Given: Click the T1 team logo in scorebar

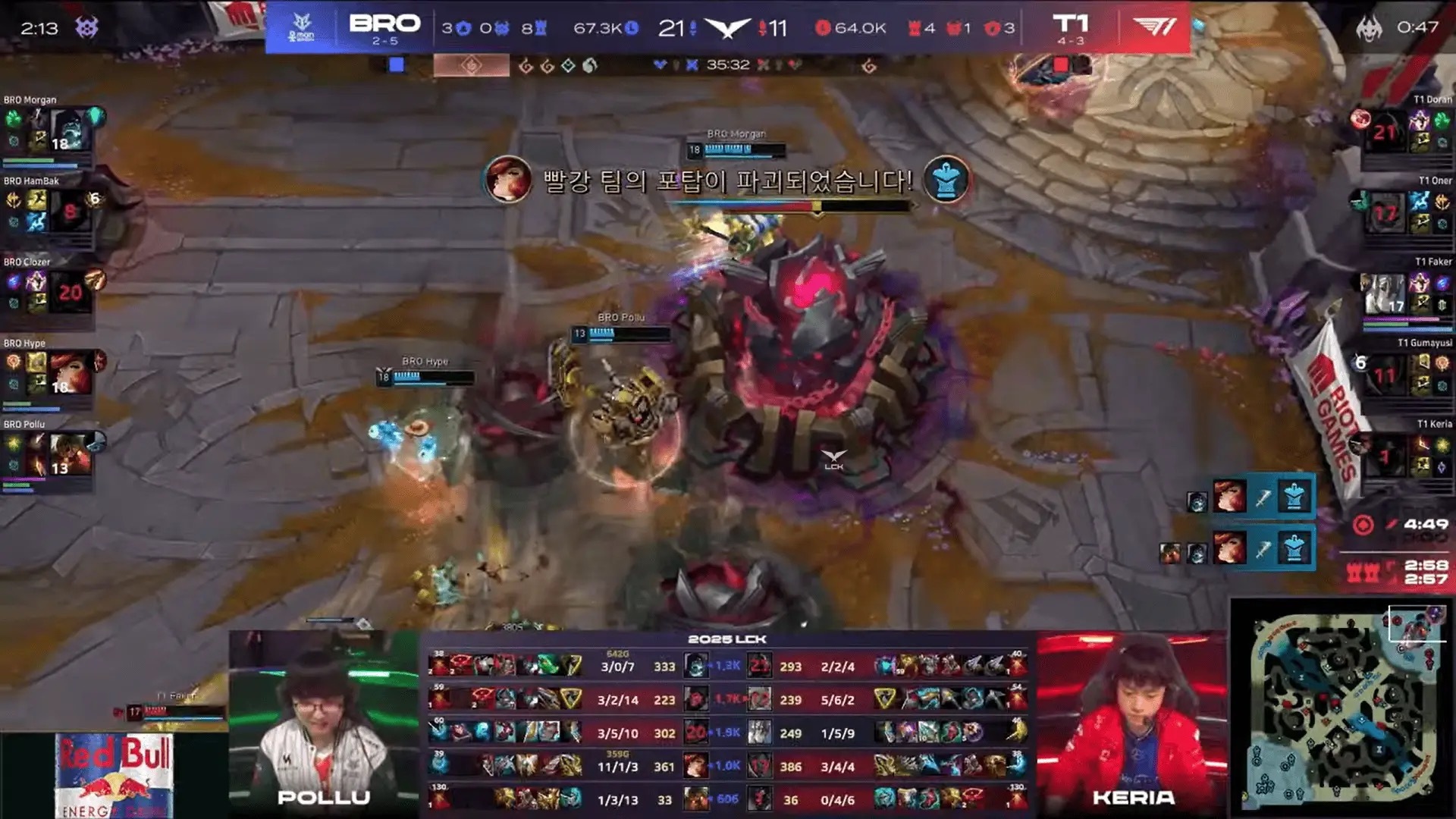Looking at the screenshot, I should pyautogui.click(x=1154, y=27).
